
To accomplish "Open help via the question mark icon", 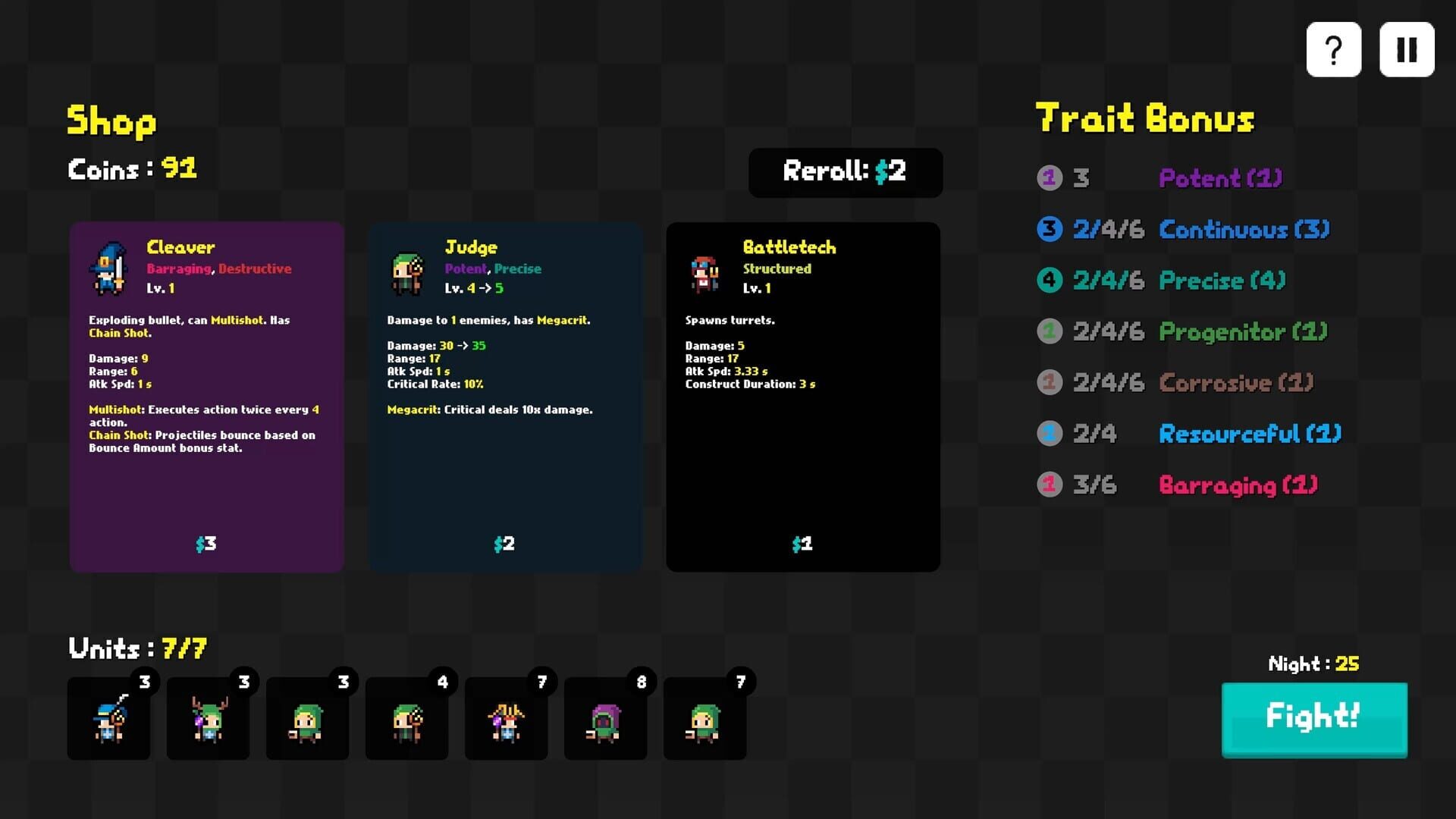I will pos(1333,49).
